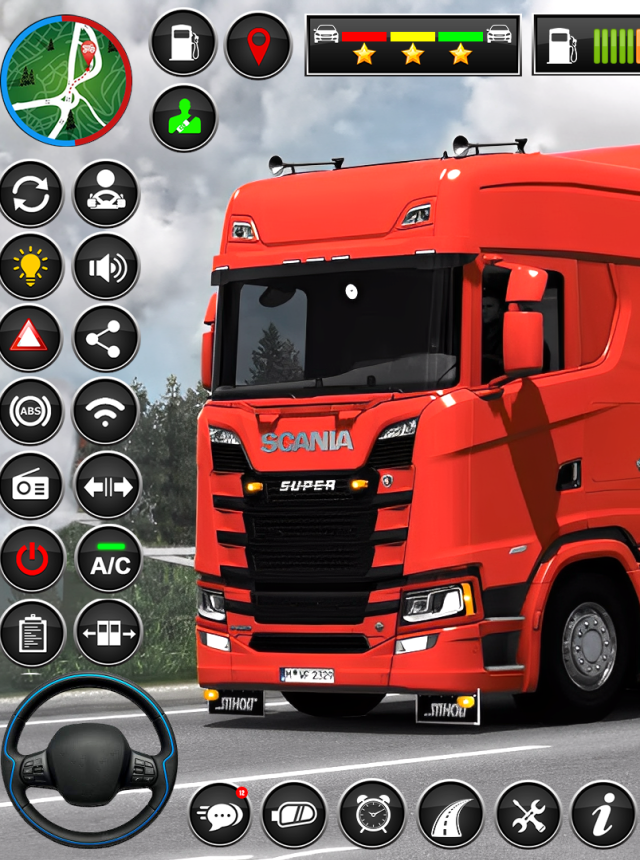640x860 pixels.
Task: Click the circular refresh arrows button
Action: [31, 193]
